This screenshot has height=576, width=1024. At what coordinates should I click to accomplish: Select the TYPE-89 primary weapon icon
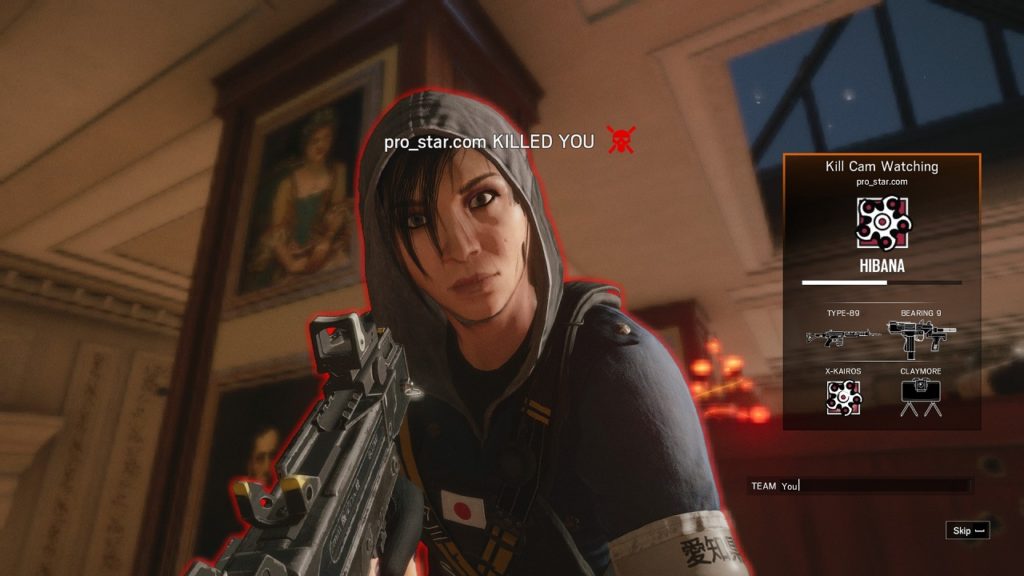click(x=842, y=337)
